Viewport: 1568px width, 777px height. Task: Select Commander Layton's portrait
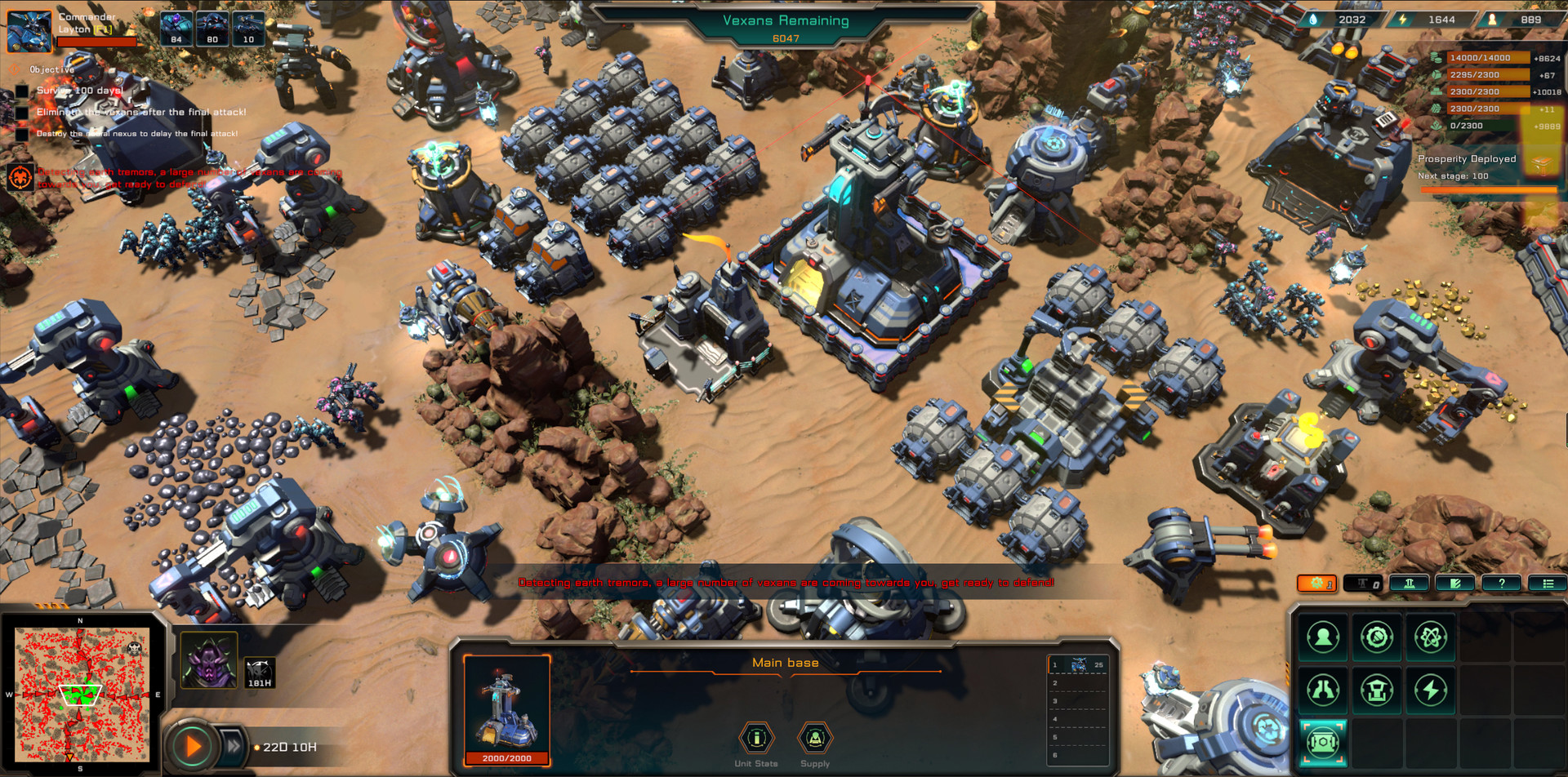click(x=29, y=31)
